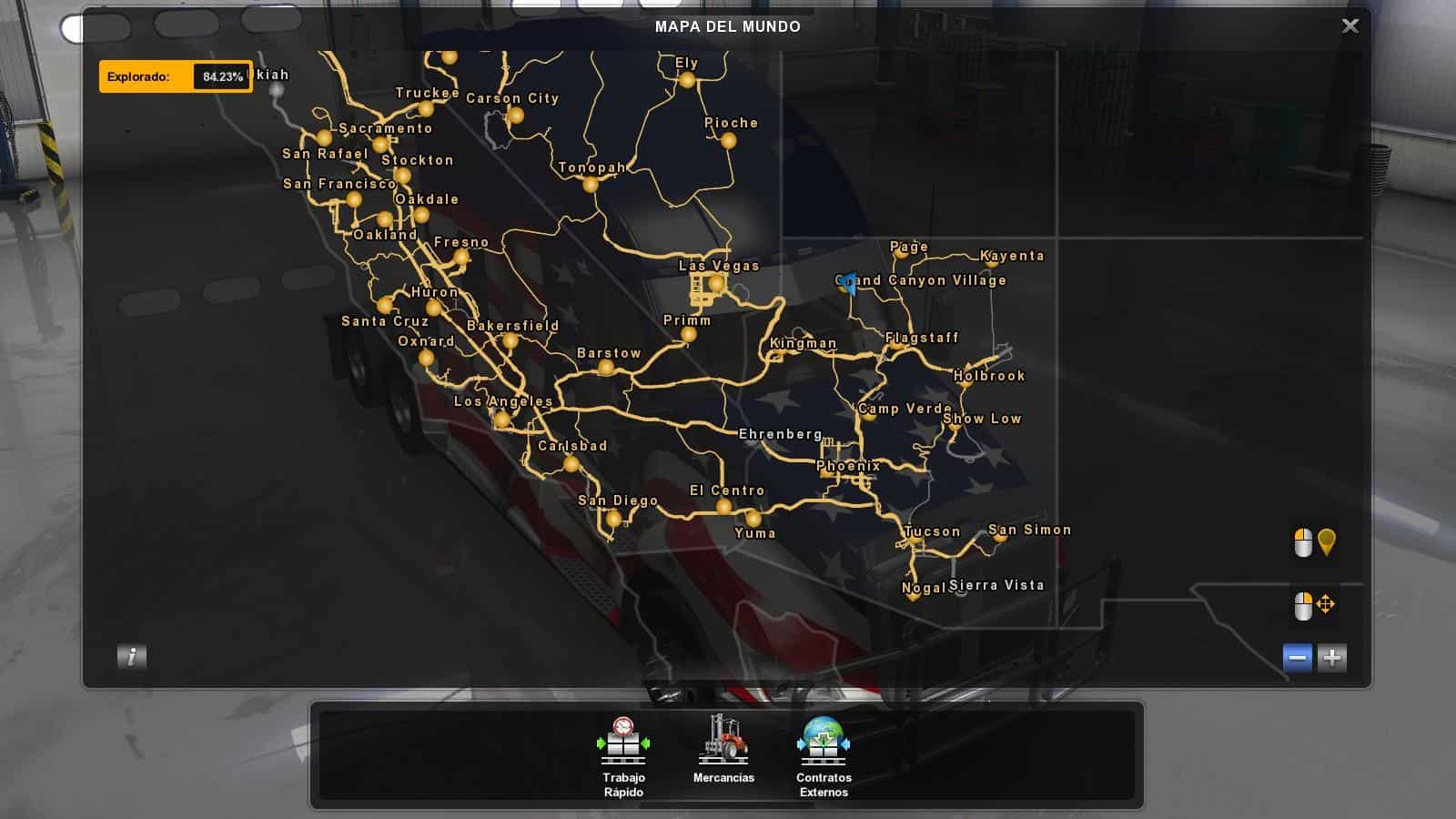Open Trabajo Rápido jobs
The height and width of the screenshot is (819, 1456).
[x=623, y=756]
